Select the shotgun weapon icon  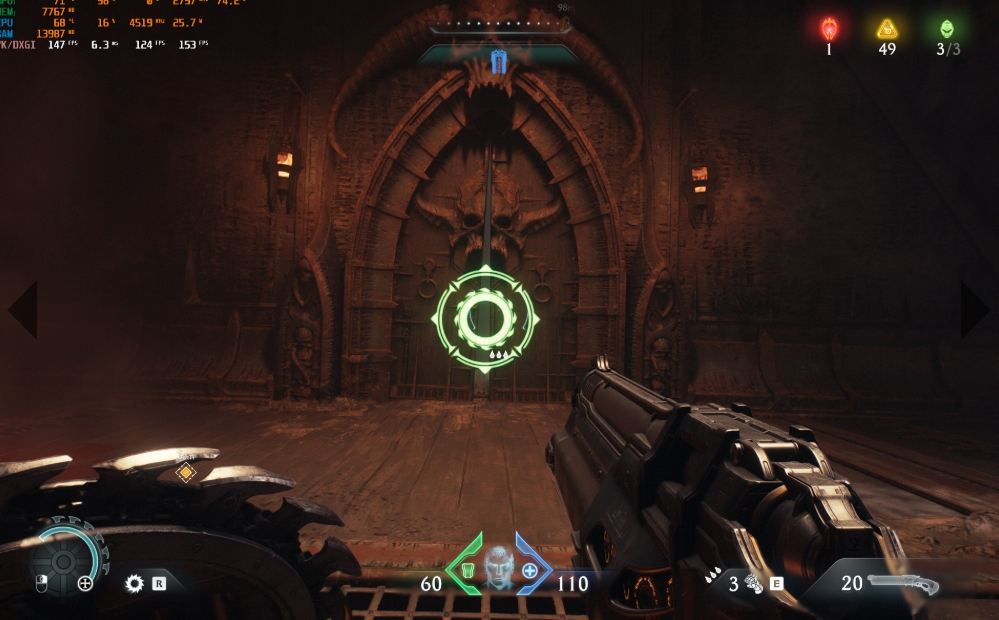pyautogui.click(x=903, y=583)
